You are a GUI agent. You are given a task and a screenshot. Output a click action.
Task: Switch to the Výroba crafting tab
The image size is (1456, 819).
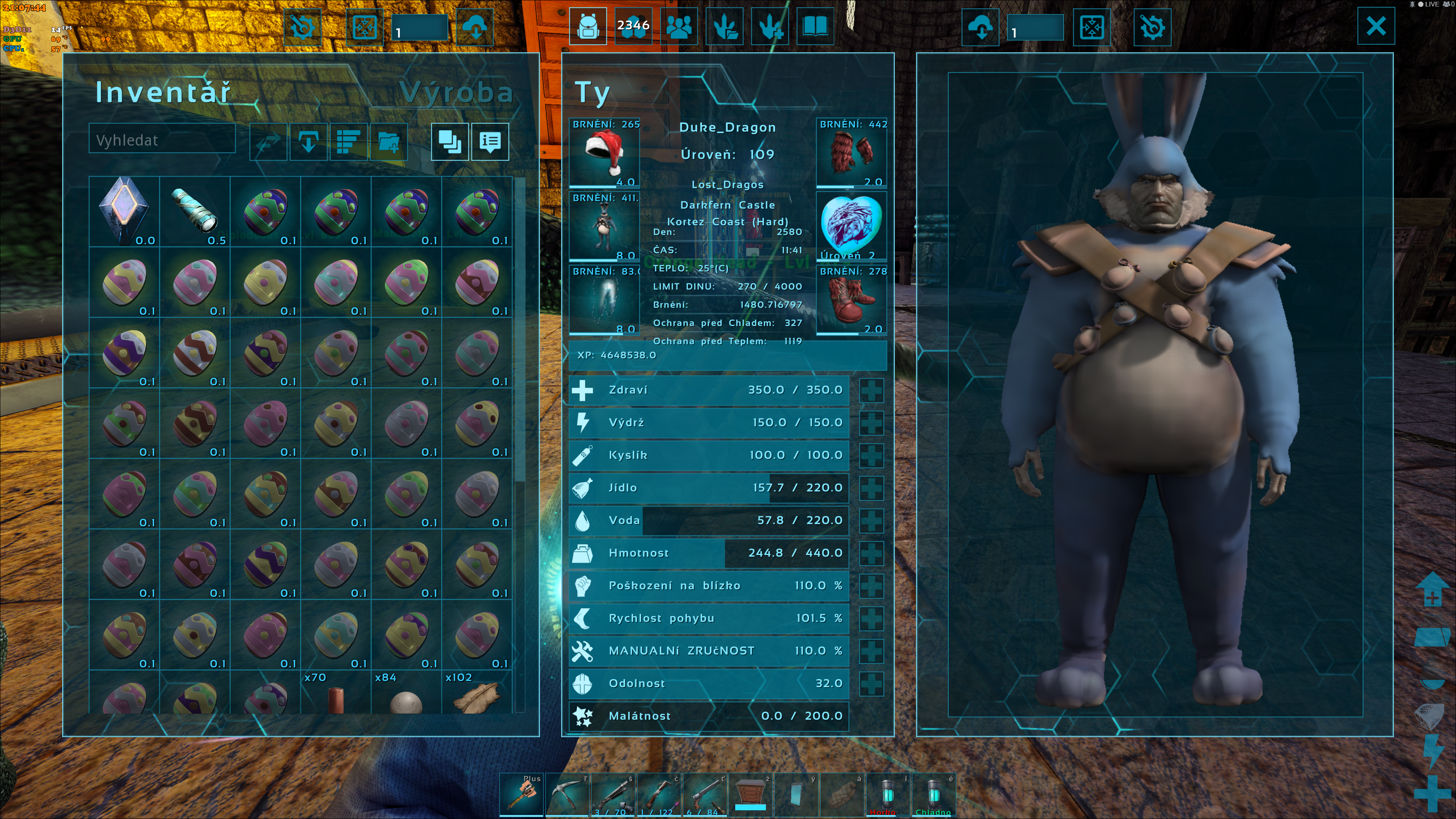455,92
